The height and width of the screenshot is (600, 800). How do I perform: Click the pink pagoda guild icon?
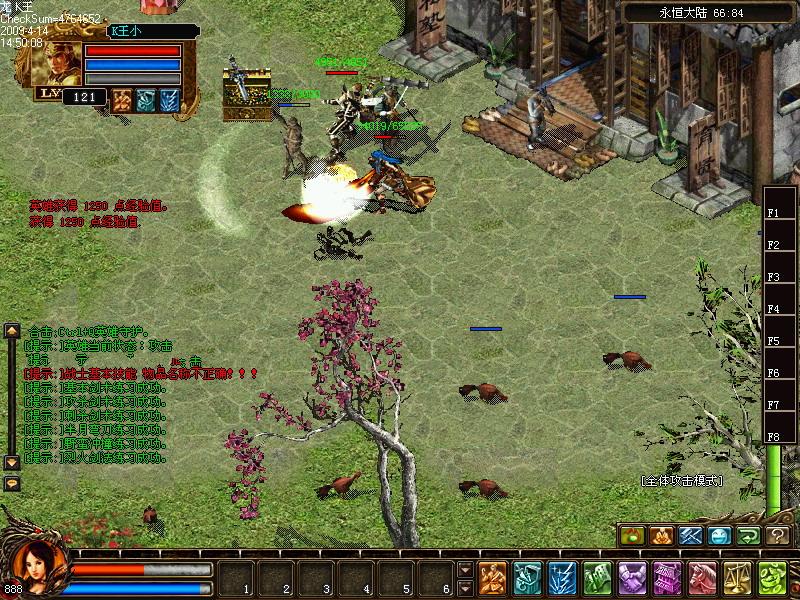667,577
